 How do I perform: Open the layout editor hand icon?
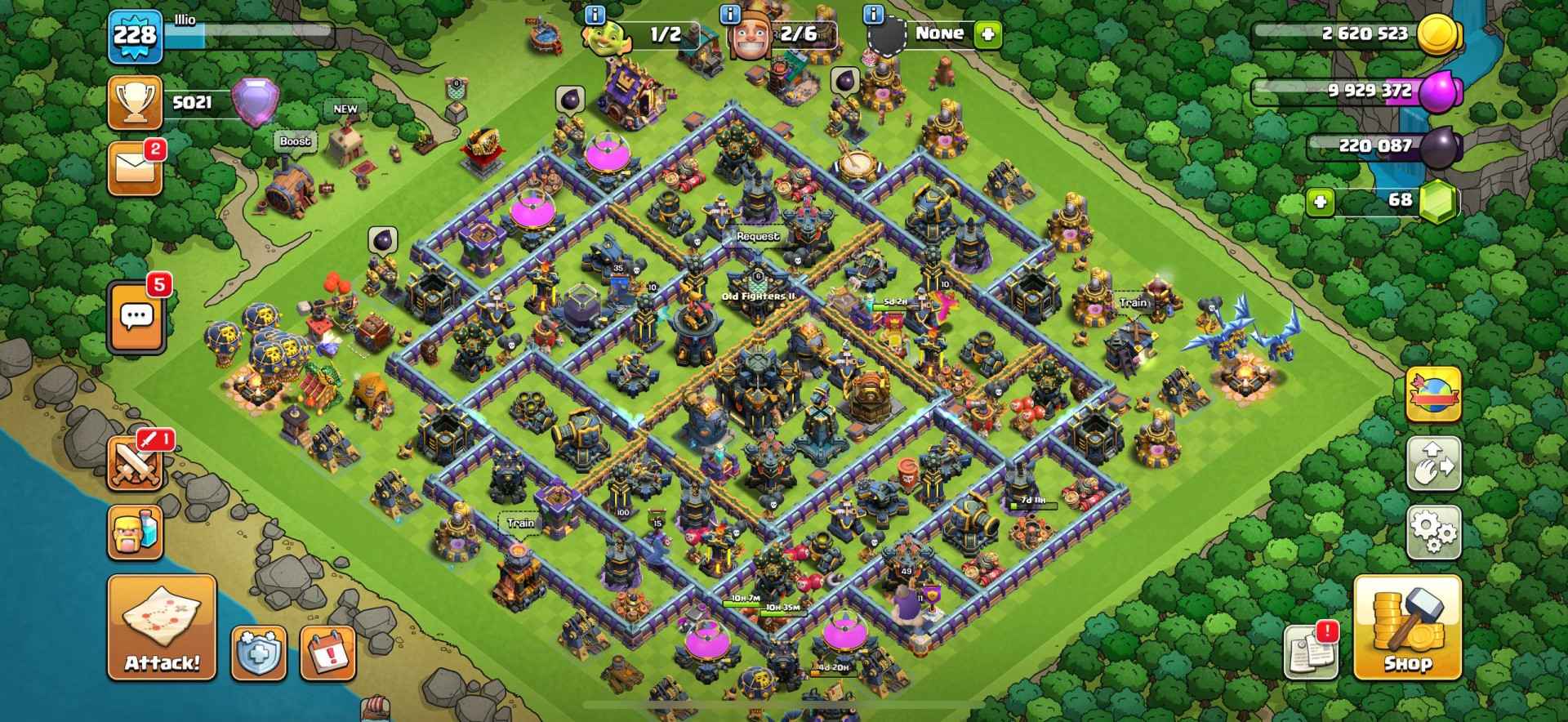tap(1433, 464)
